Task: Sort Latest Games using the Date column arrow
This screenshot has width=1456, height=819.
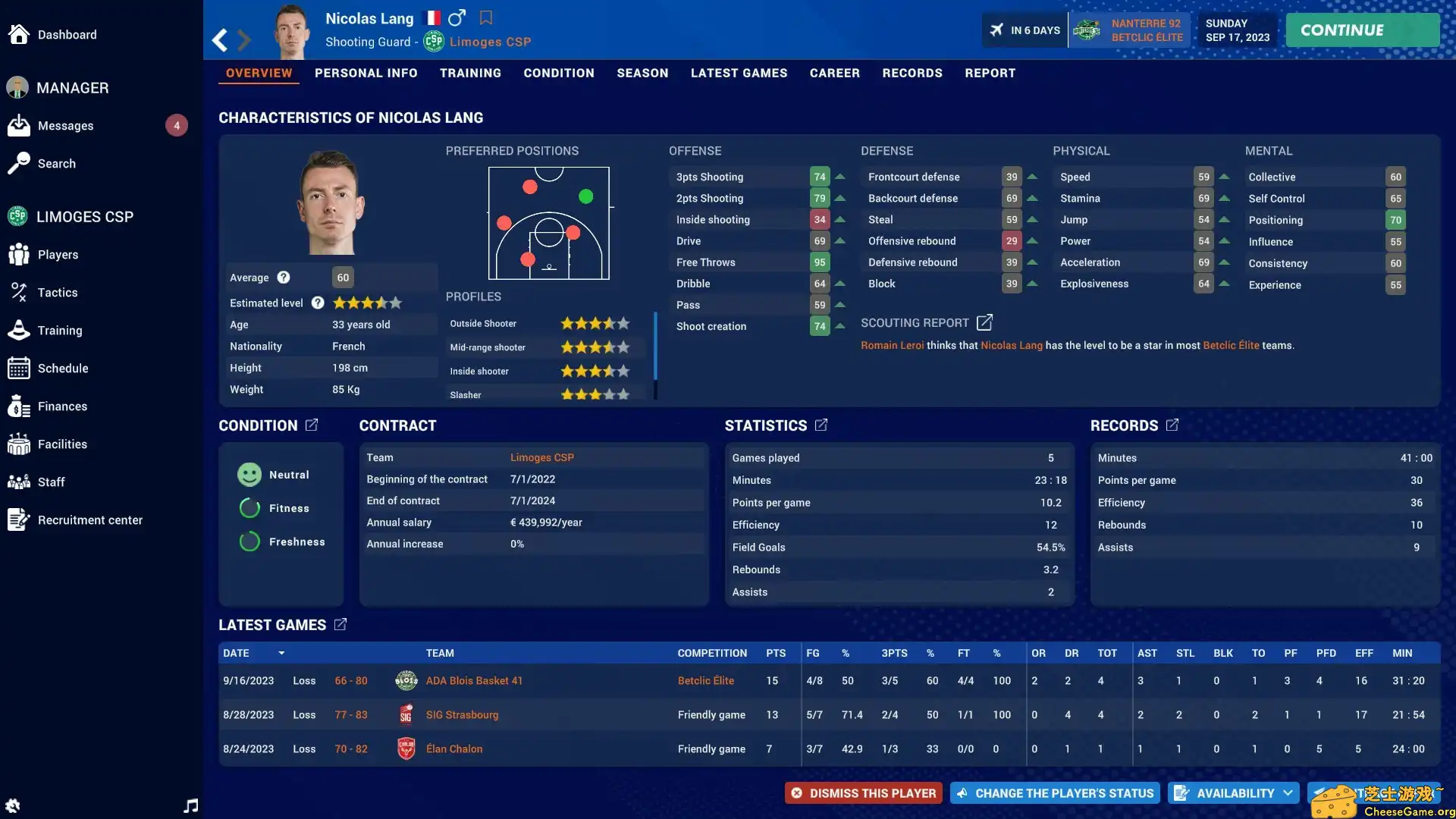Action: pos(281,653)
